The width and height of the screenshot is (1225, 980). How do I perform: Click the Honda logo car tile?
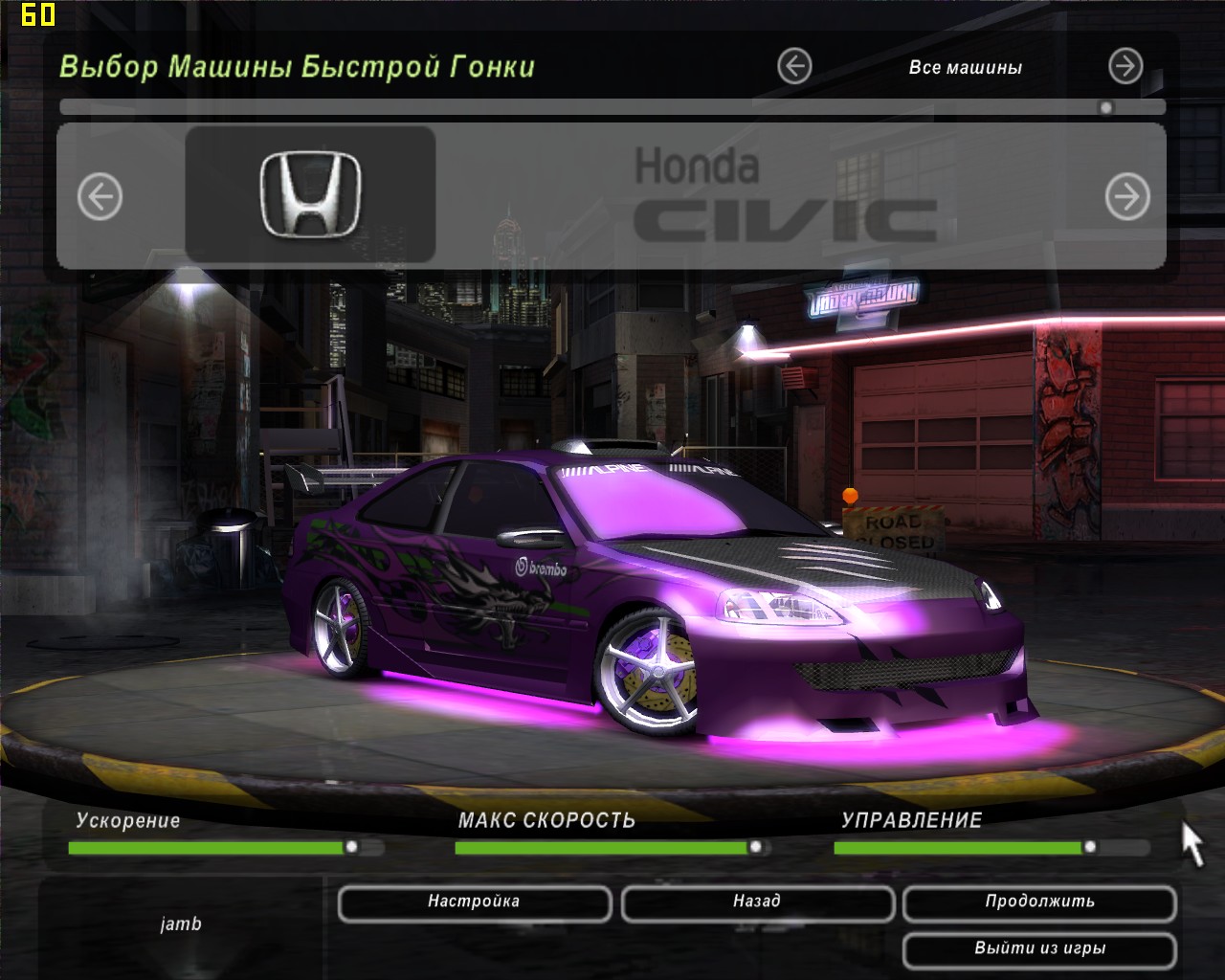point(310,194)
